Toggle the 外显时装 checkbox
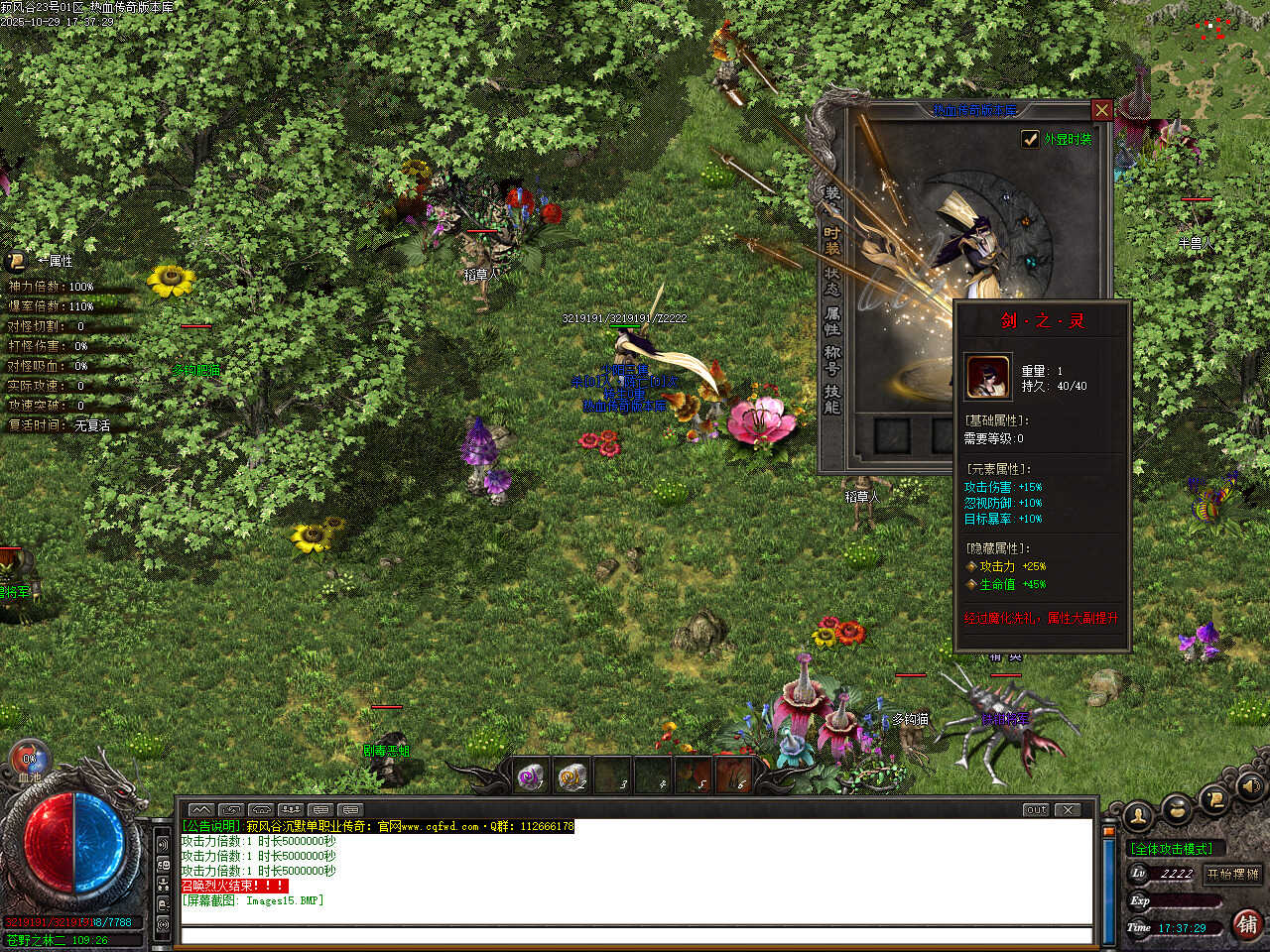The image size is (1270, 952). click(x=1031, y=140)
